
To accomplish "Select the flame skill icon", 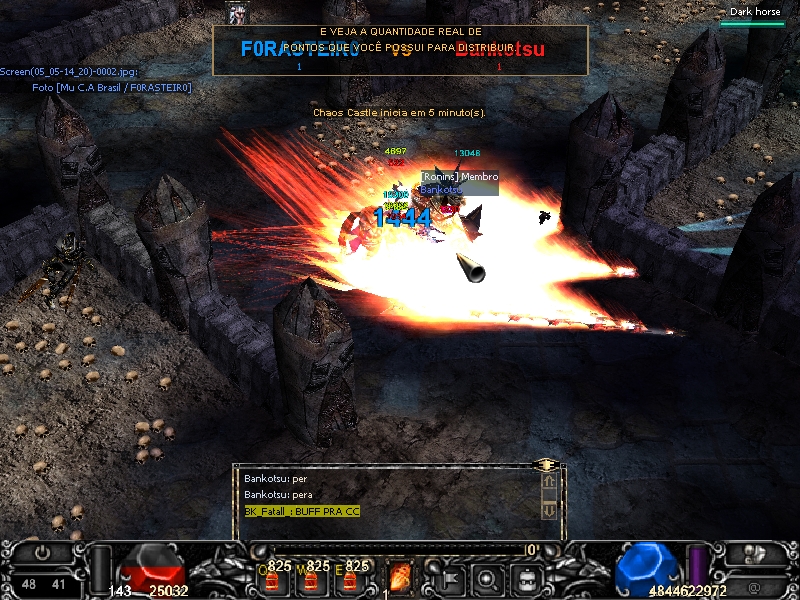I will pos(399,577).
